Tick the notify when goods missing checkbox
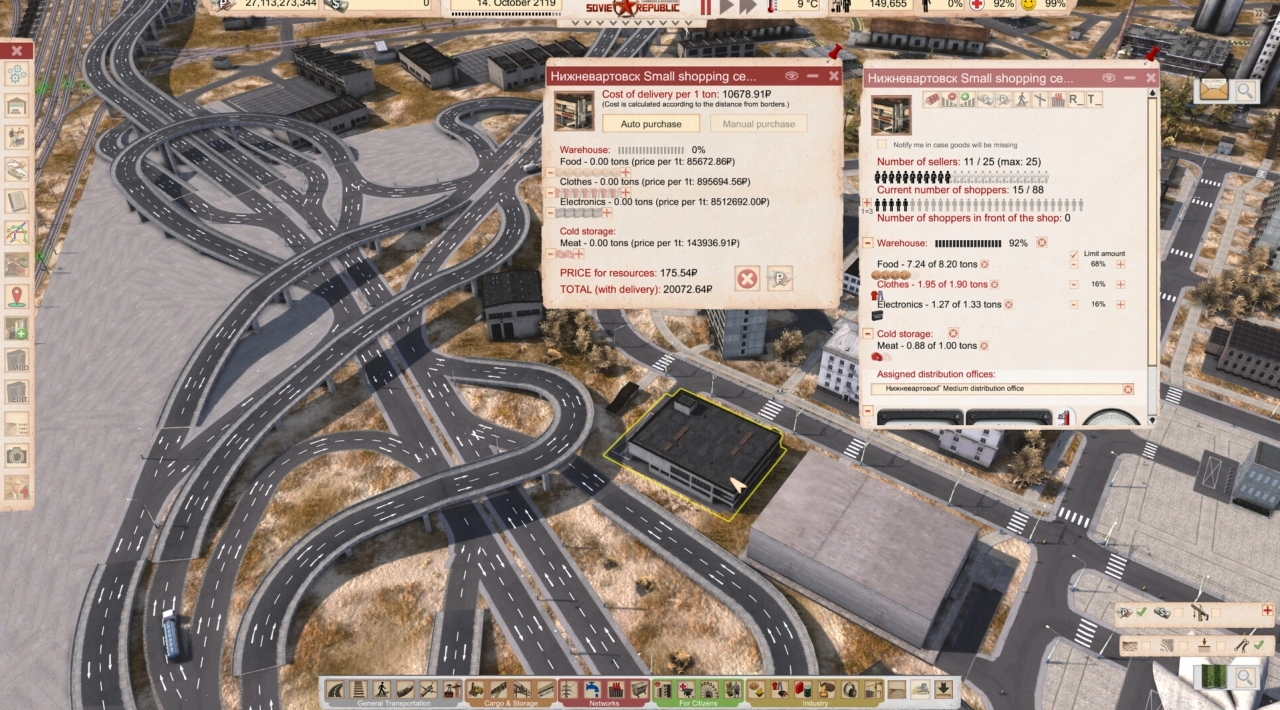 tap(882, 145)
